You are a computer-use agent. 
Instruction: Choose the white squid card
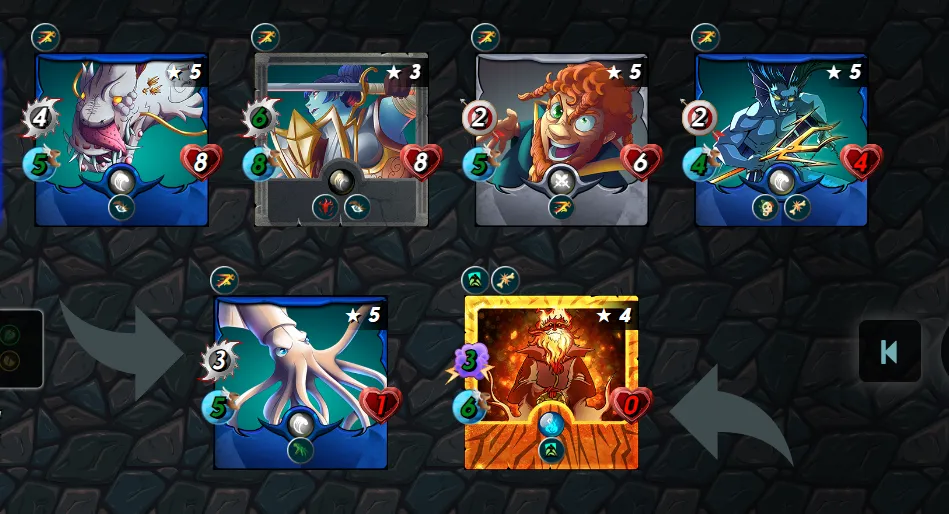click(300, 382)
